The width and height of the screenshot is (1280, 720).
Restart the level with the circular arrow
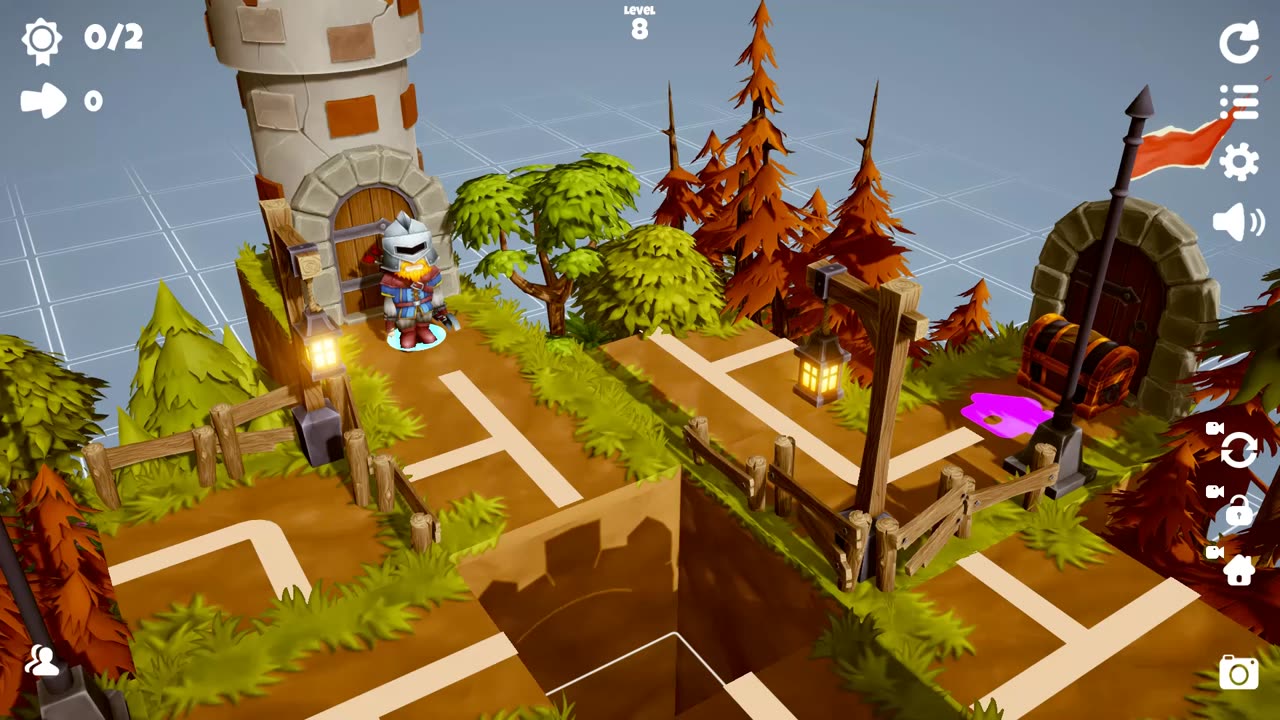pyautogui.click(x=1239, y=43)
